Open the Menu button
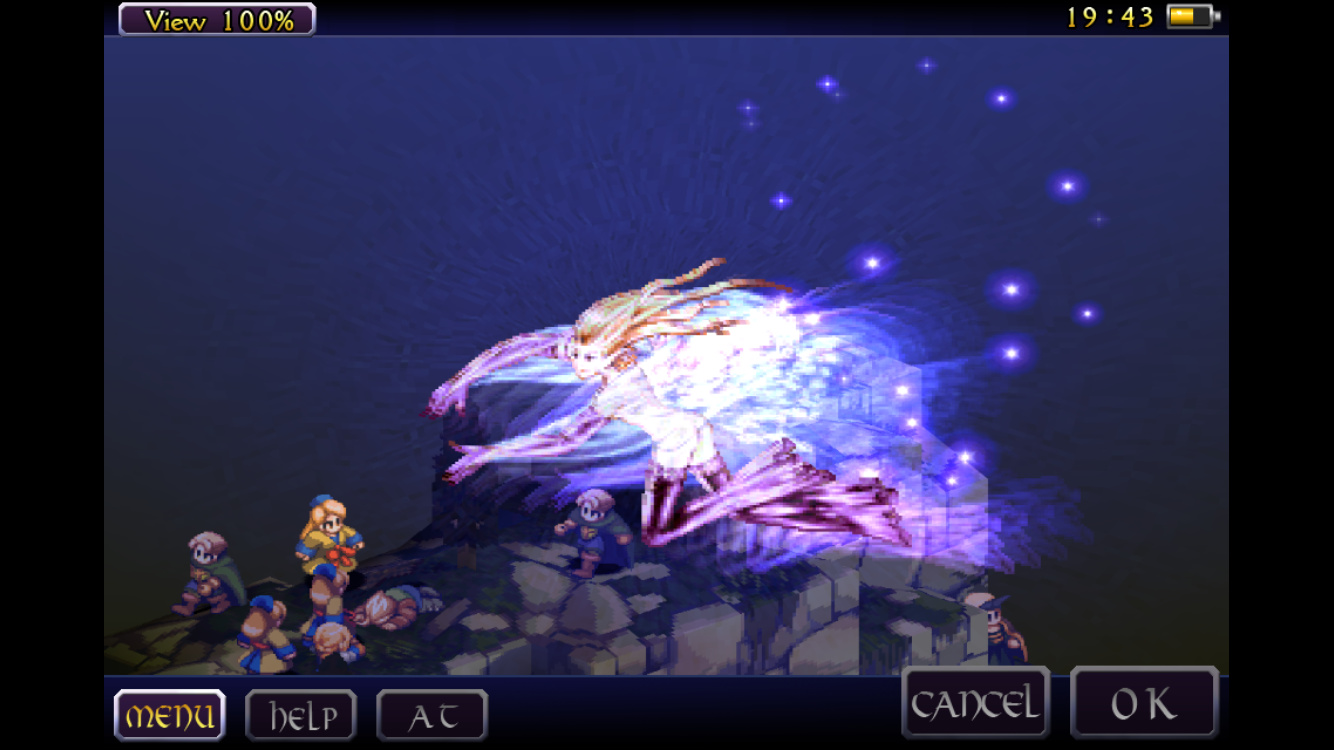 click(169, 715)
